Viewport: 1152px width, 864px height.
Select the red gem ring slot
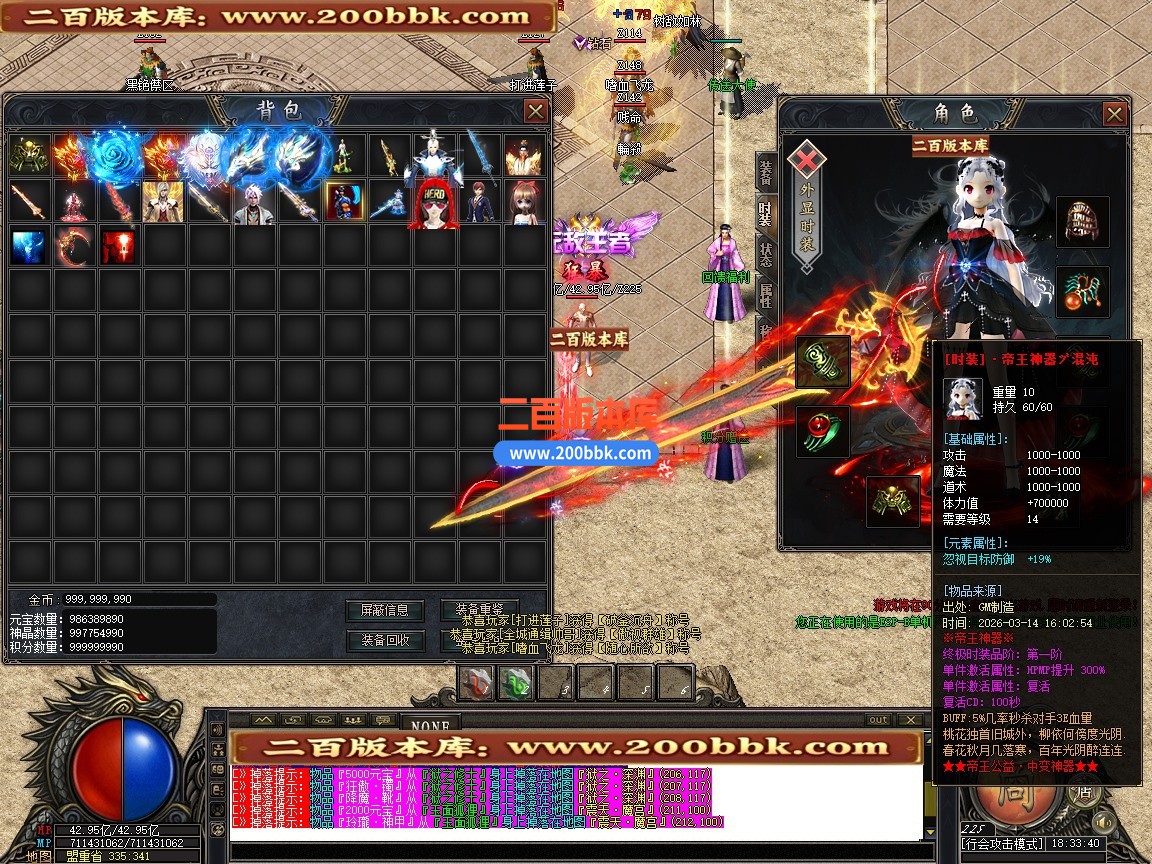pos(823,432)
